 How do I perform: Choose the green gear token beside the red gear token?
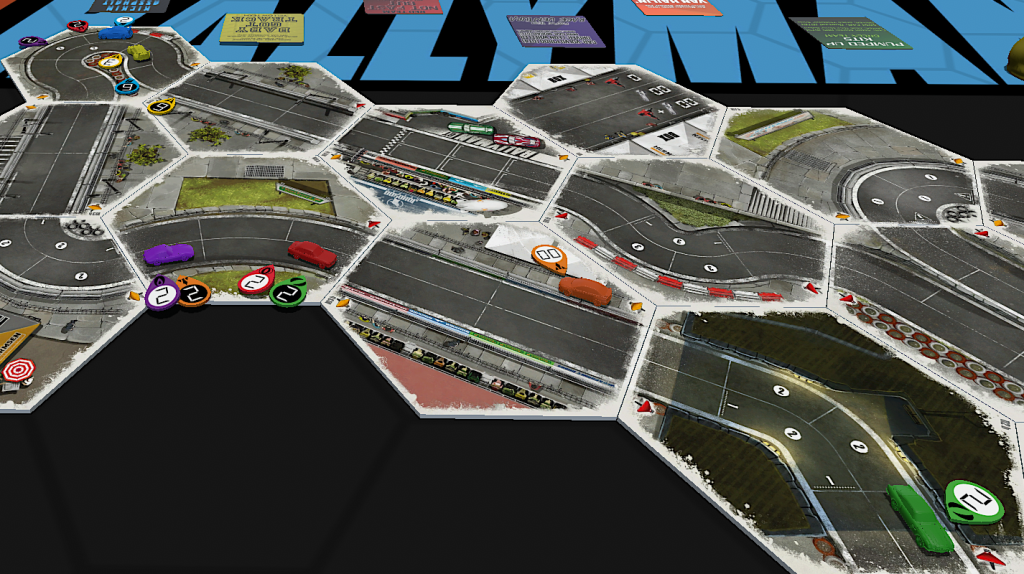pyautogui.click(x=288, y=293)
